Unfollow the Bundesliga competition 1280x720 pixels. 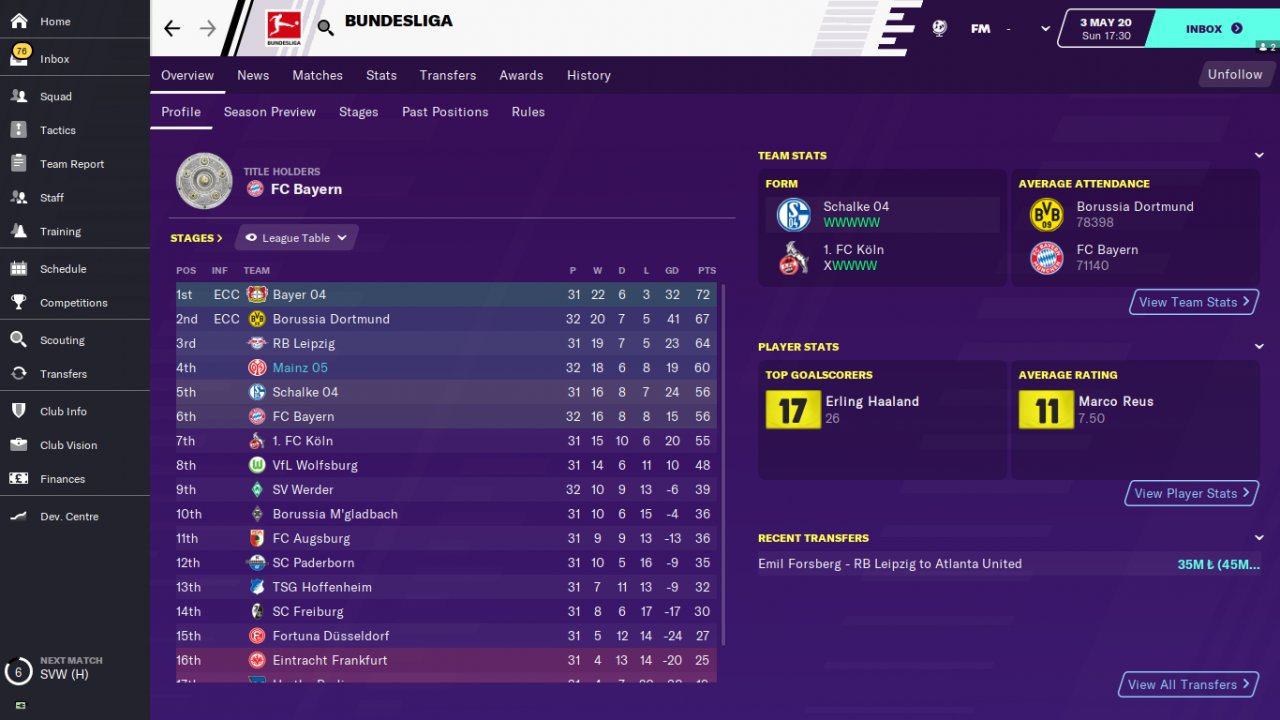coord(1234,74)
